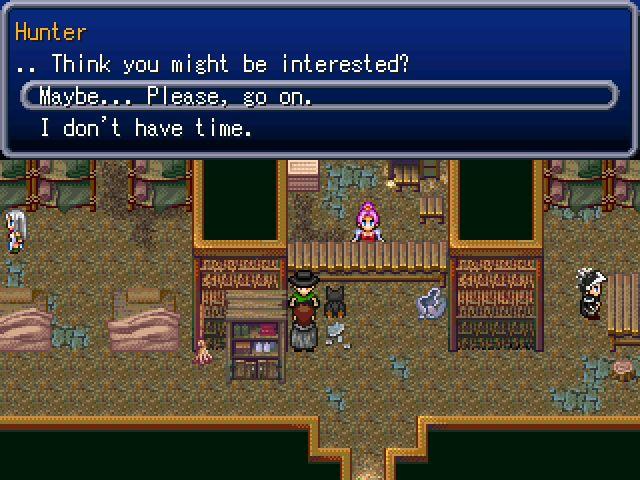Choose "Maybe... Please, go on." reply
This screenshot has height=480, width=640.
coord(176,97)
